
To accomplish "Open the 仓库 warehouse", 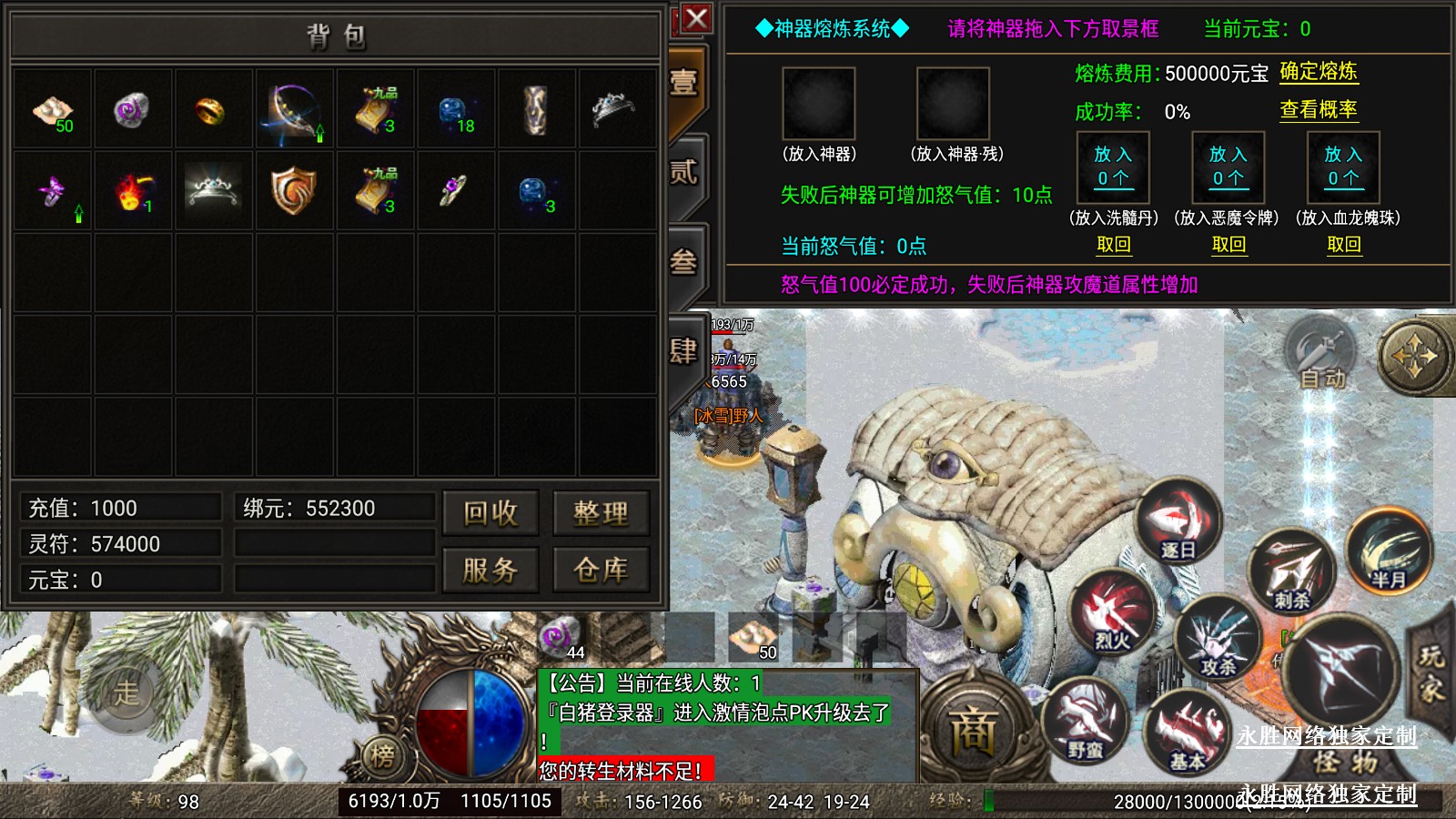I will 601,570.
